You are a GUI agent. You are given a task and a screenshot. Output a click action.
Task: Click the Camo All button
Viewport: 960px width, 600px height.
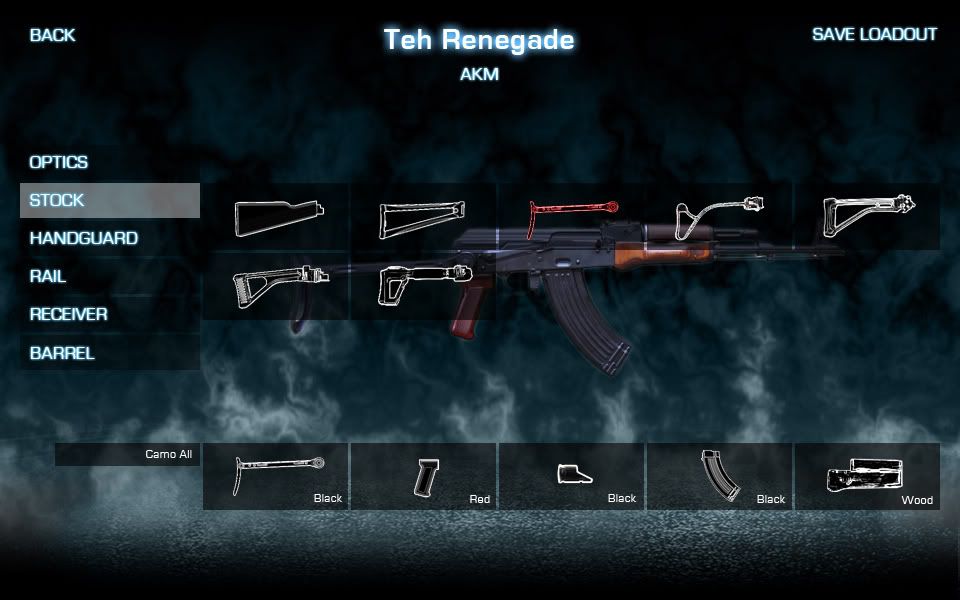click(x=127, y=455)
